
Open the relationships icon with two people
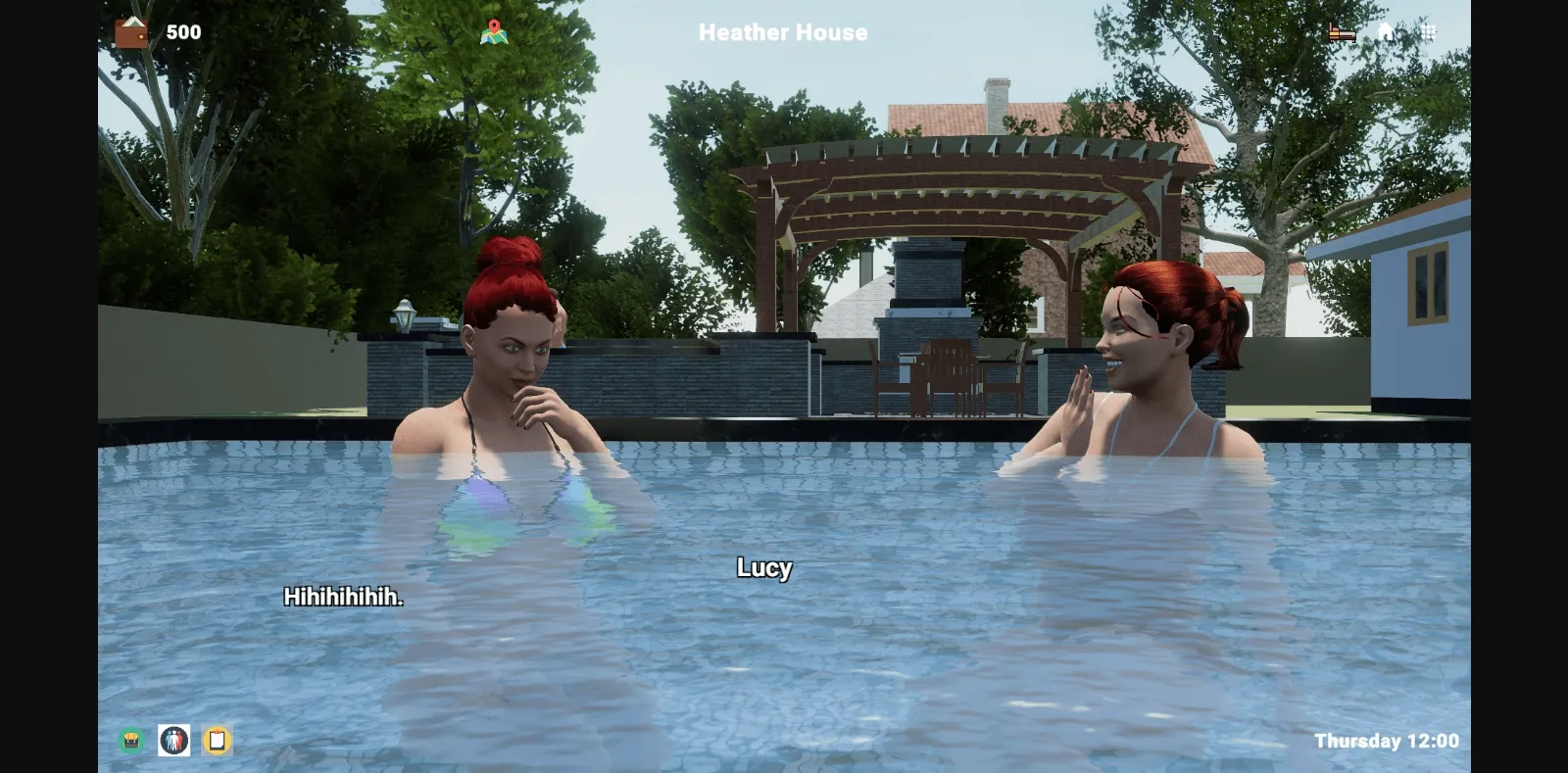(172, 742)
